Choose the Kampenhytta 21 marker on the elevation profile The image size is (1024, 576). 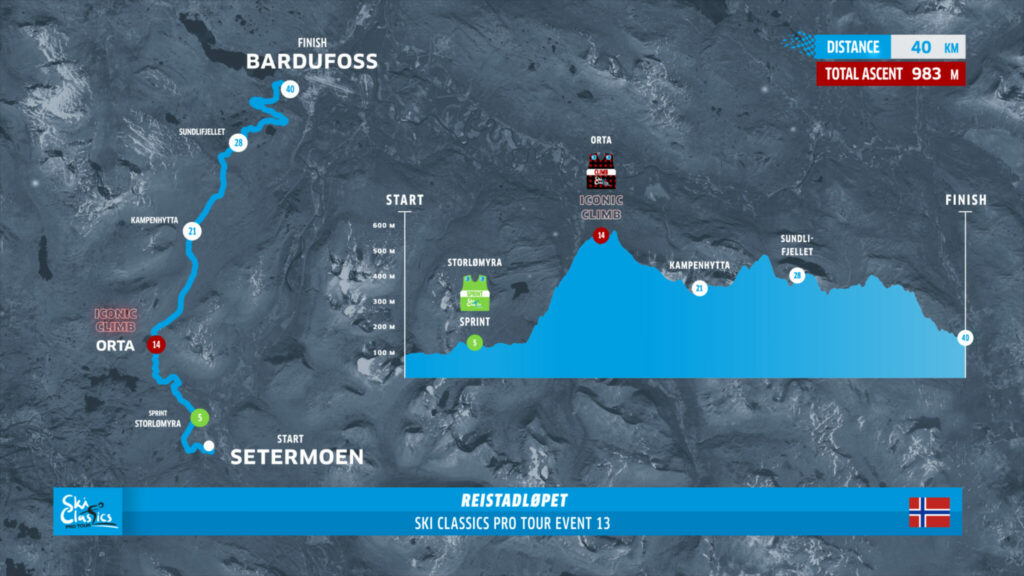tap(699, 288)
